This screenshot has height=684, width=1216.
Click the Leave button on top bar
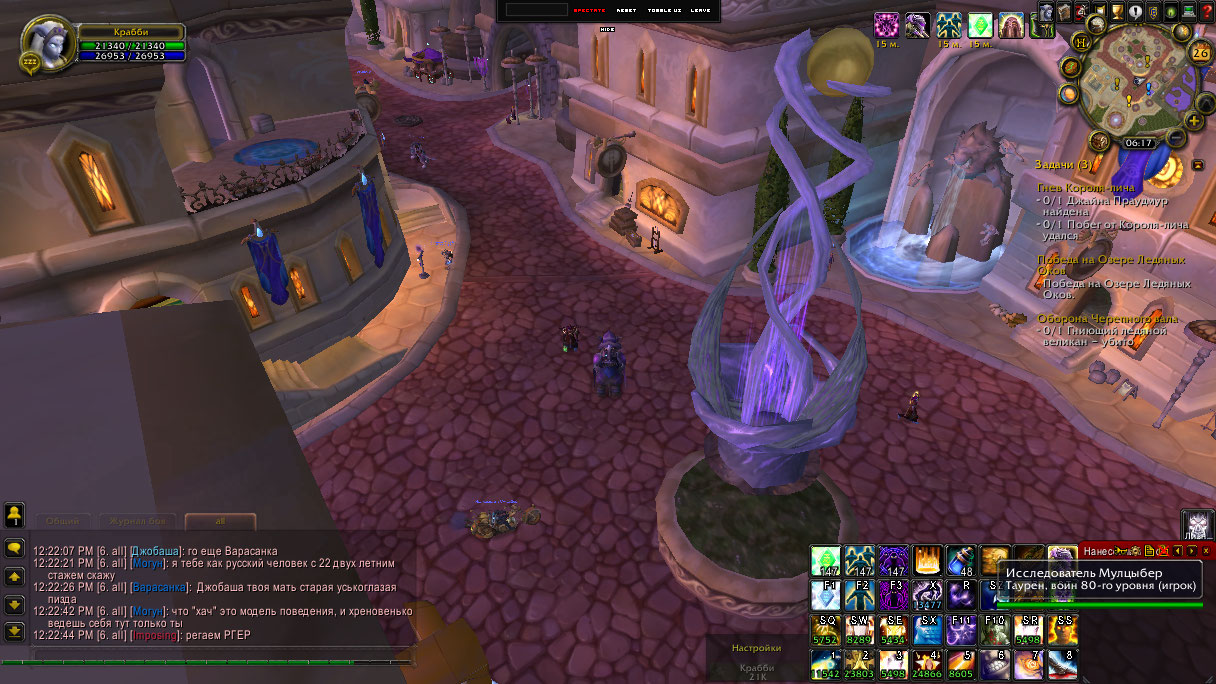[x=701, y=10]
